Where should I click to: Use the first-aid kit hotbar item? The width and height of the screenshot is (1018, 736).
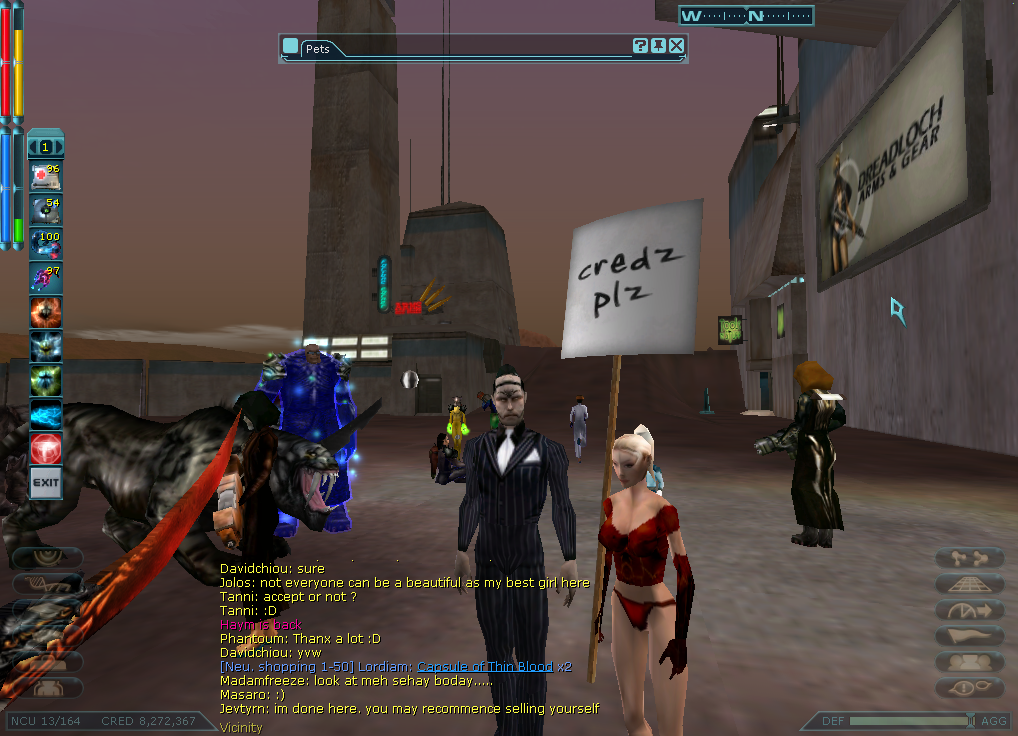coord(46,176)
